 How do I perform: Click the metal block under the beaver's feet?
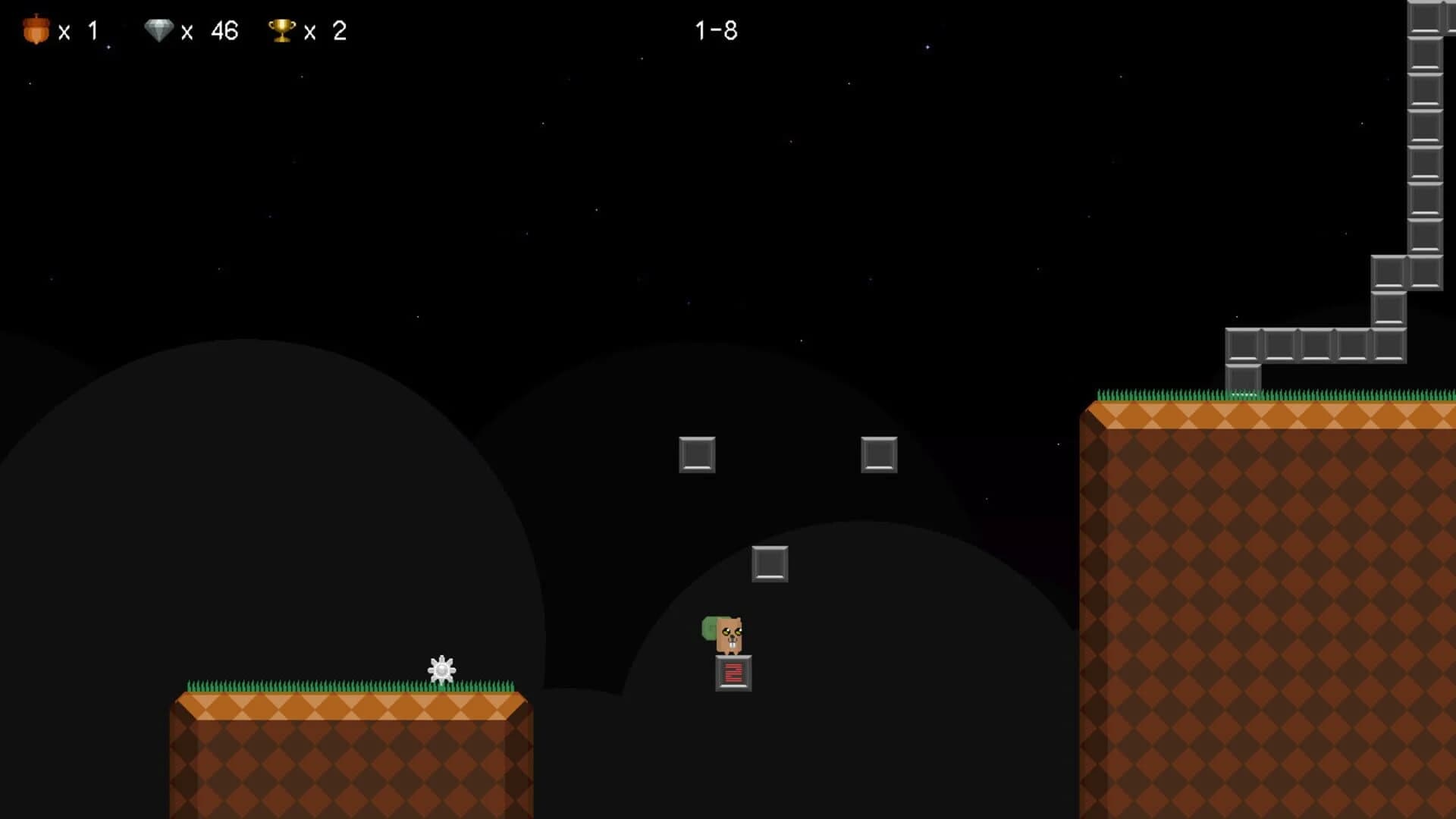point(732,673)
